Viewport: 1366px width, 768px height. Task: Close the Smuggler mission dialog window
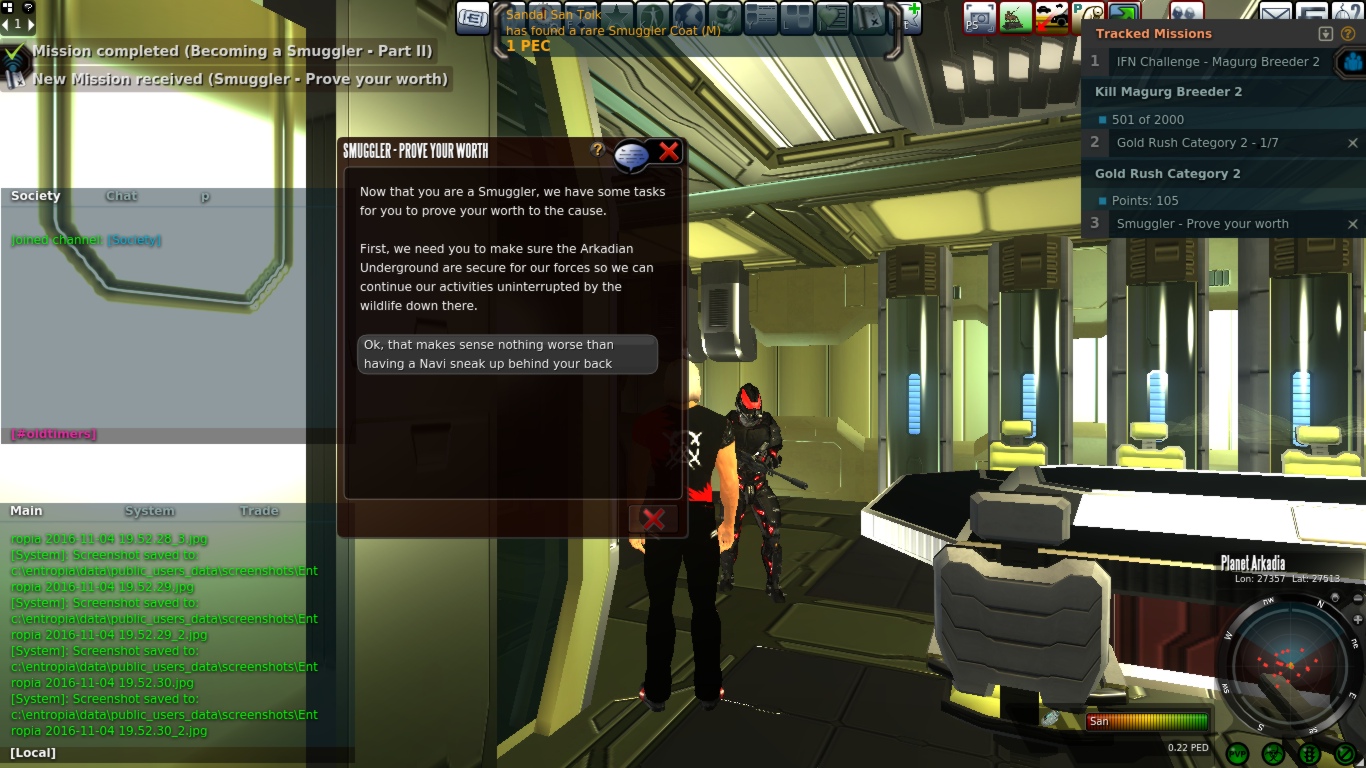tap(669, 151)
